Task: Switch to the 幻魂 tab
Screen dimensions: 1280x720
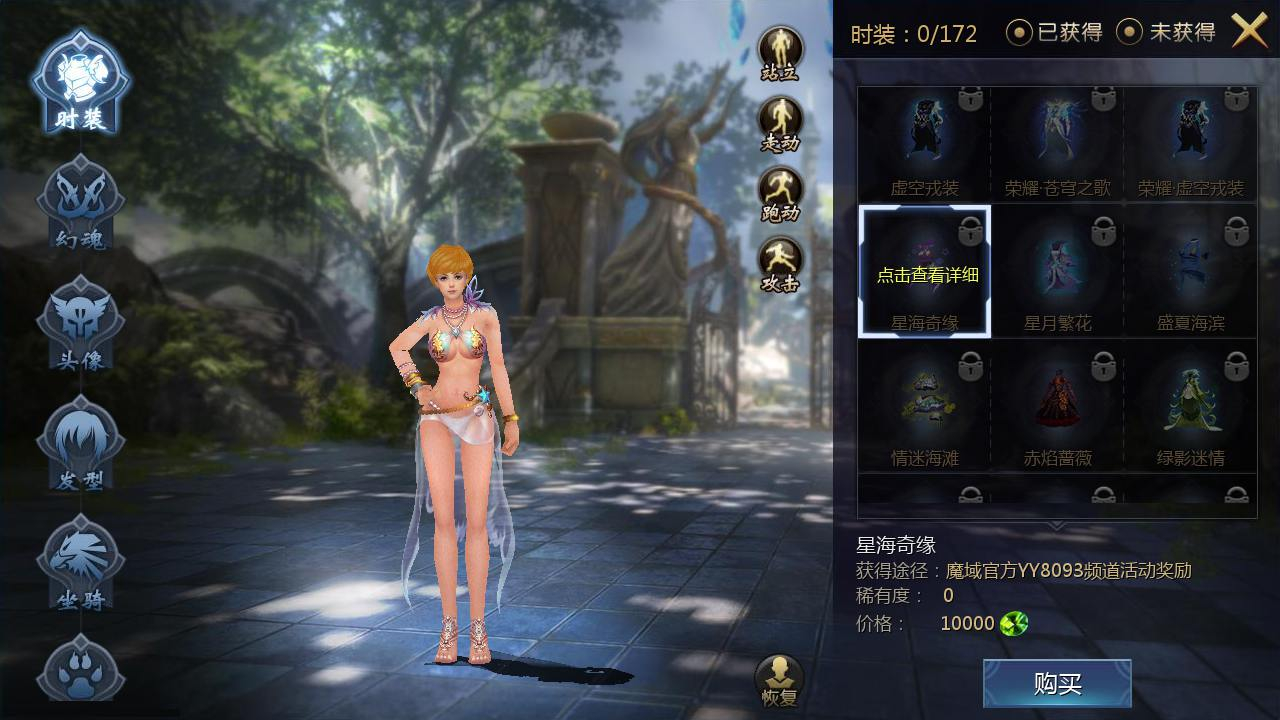Action: (80, 205)
